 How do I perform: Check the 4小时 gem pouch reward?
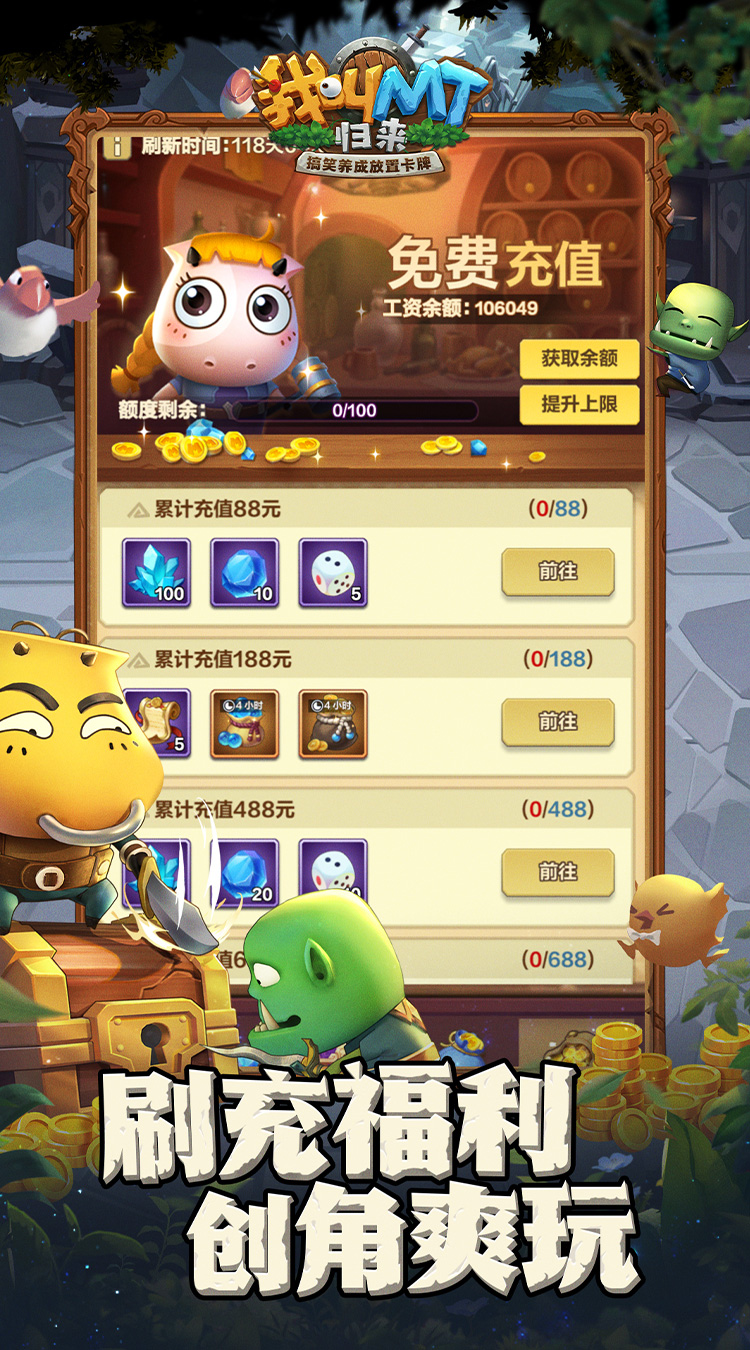[x=245, y=723]
